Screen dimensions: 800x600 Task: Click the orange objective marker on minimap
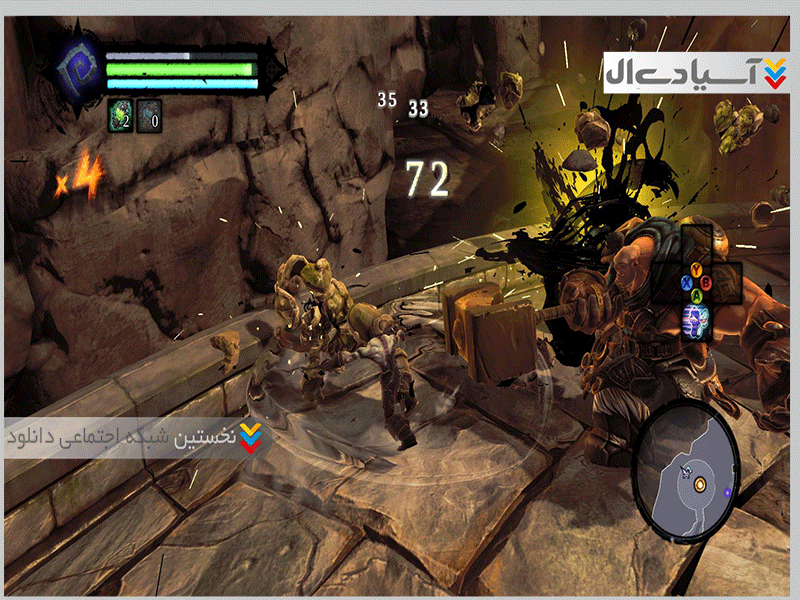point(700,484)
